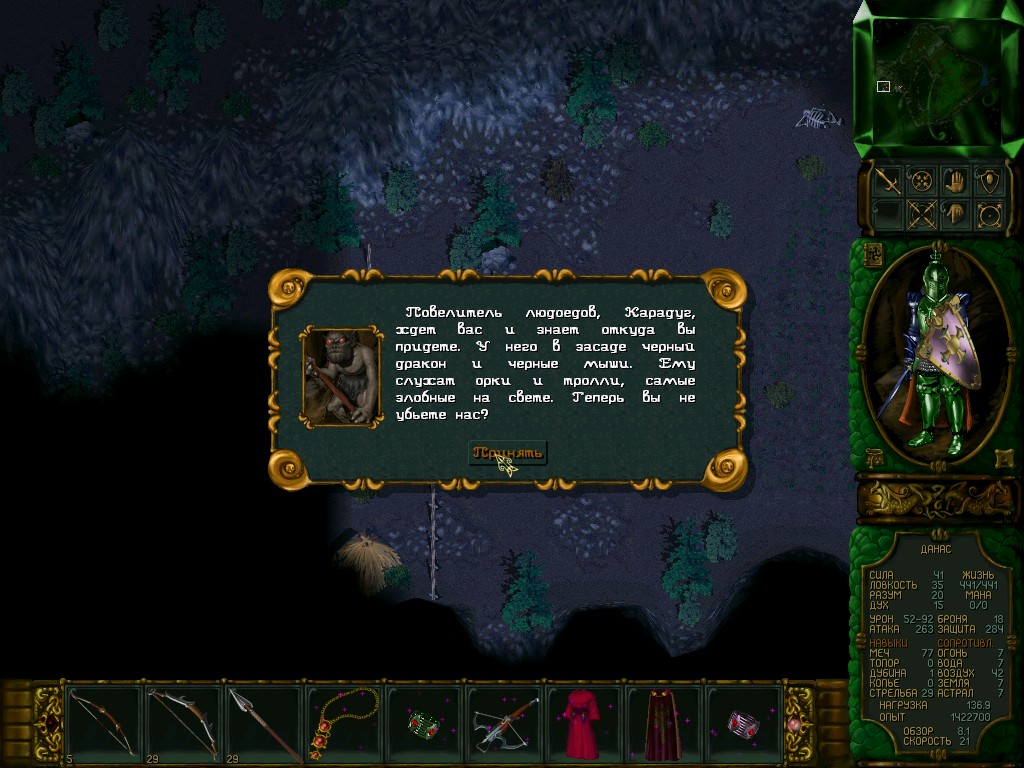Pick the spiked bow in inventory
The image size is (1024, 768).
click(183, 722)
